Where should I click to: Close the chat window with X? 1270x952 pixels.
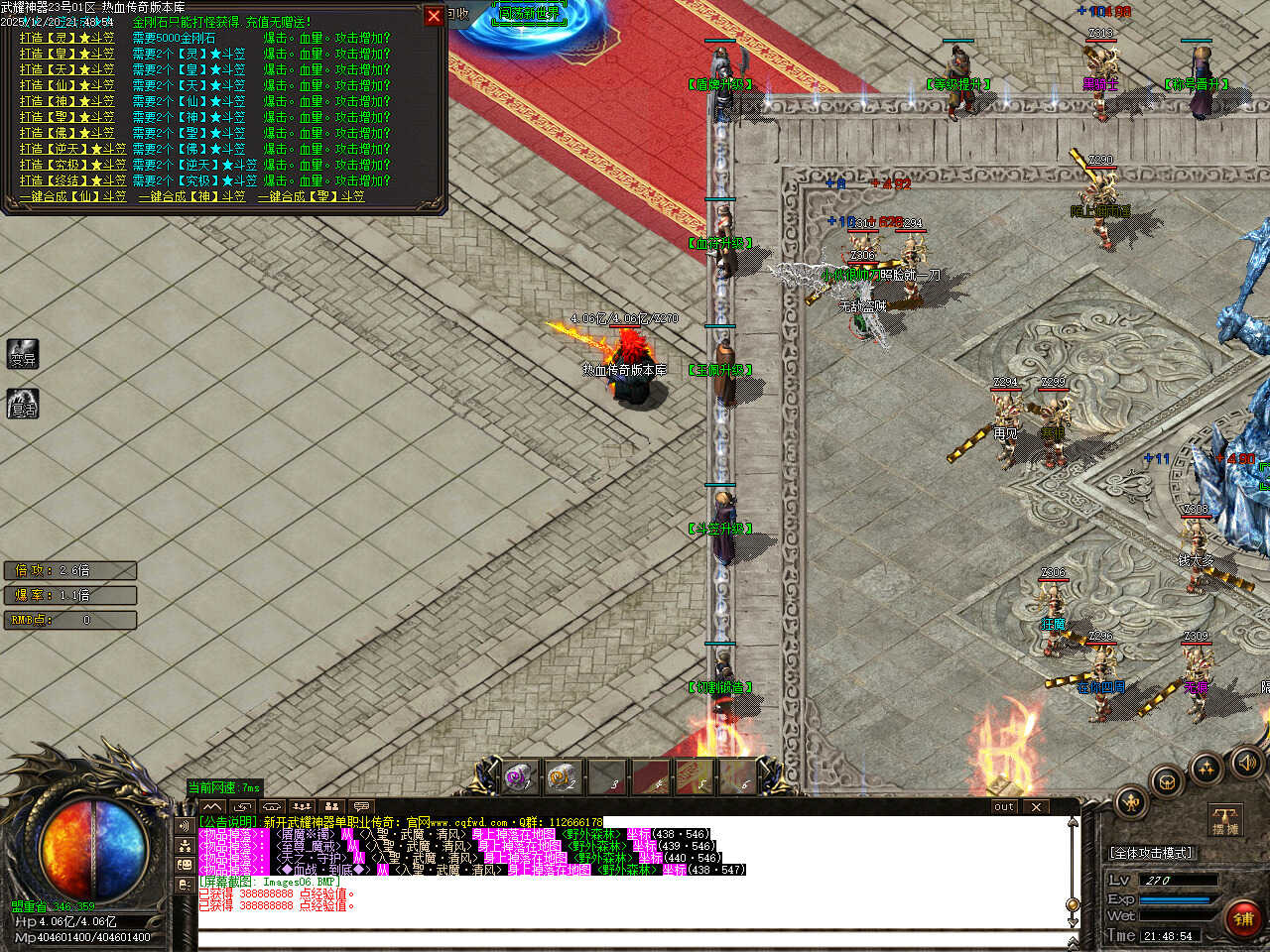[x=1036, y=806]
